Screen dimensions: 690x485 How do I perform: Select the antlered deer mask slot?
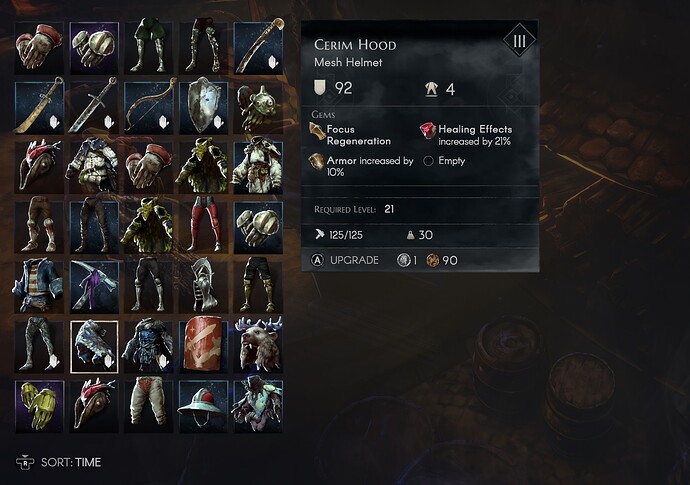pos(259,345)
